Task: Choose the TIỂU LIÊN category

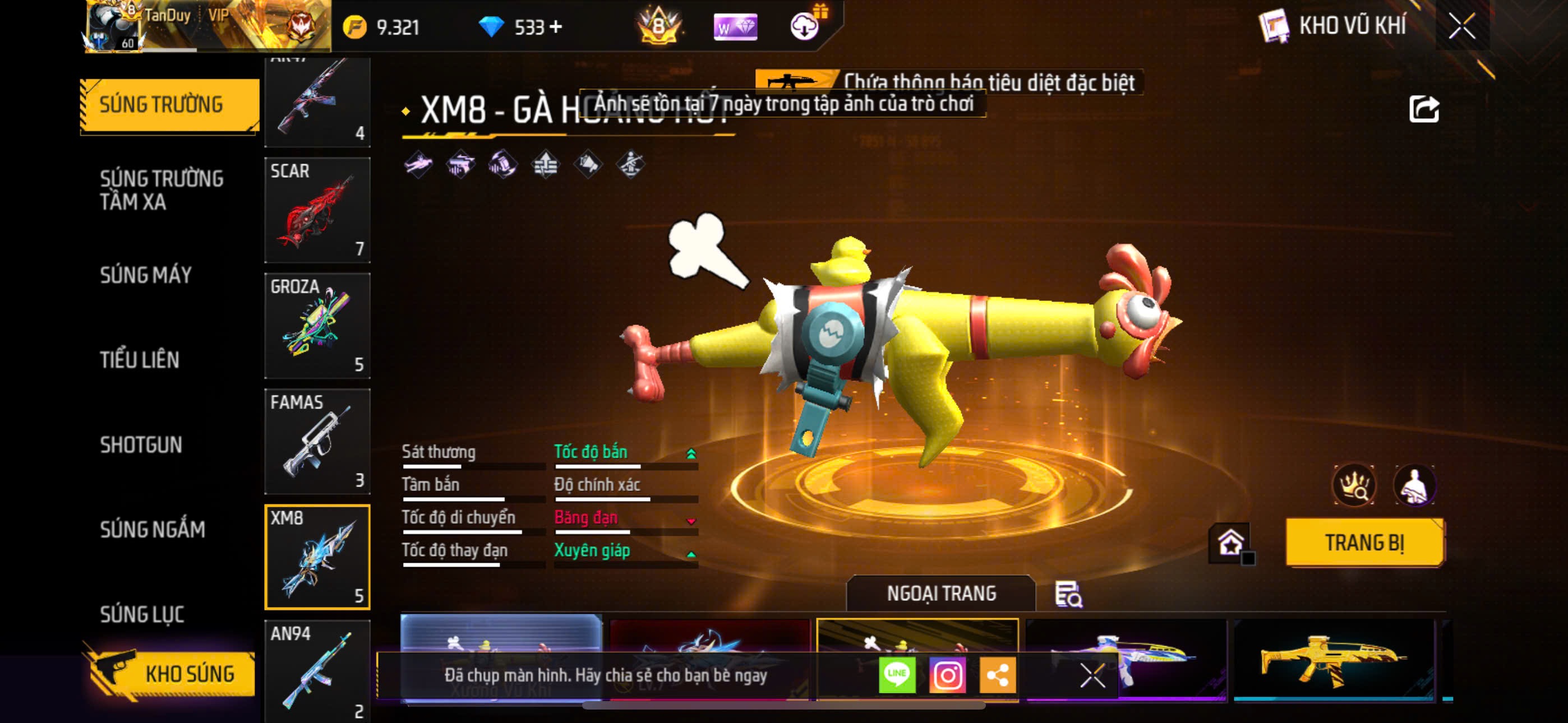Action: click(140, 360)
